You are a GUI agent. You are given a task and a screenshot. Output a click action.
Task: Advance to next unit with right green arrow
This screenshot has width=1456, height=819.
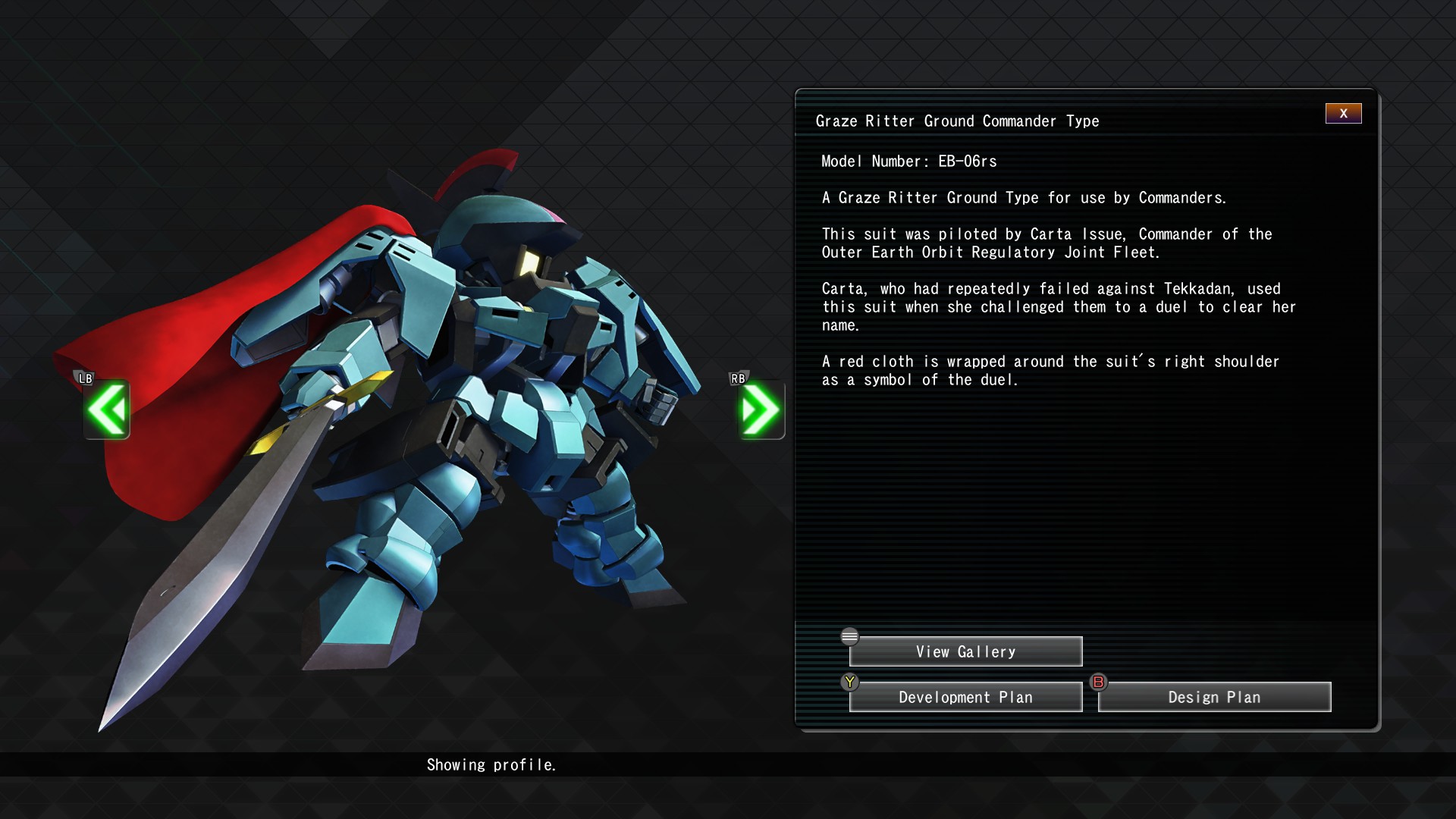[761, 409]
